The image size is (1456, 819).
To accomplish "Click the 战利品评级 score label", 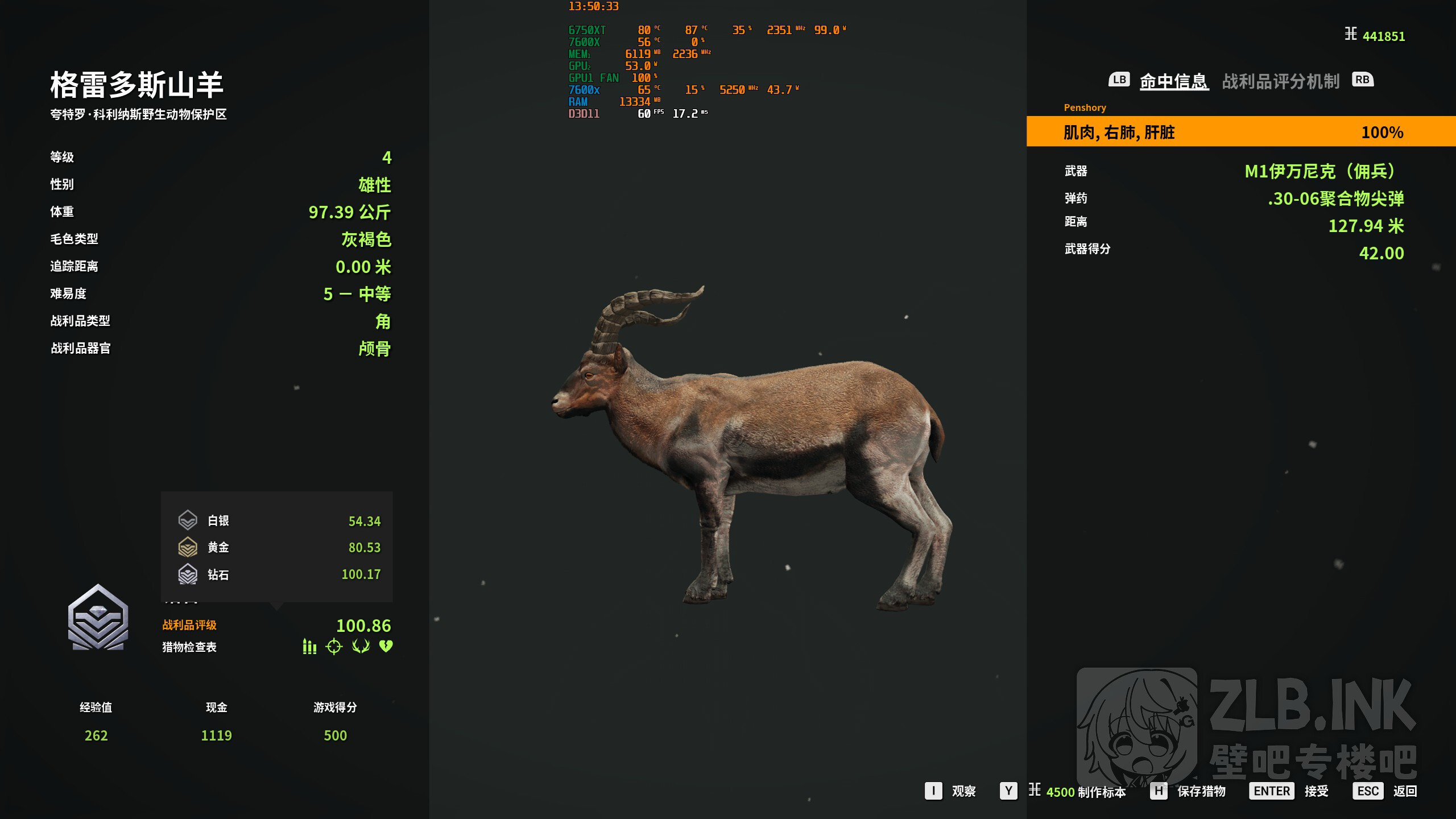I will 189,625.
